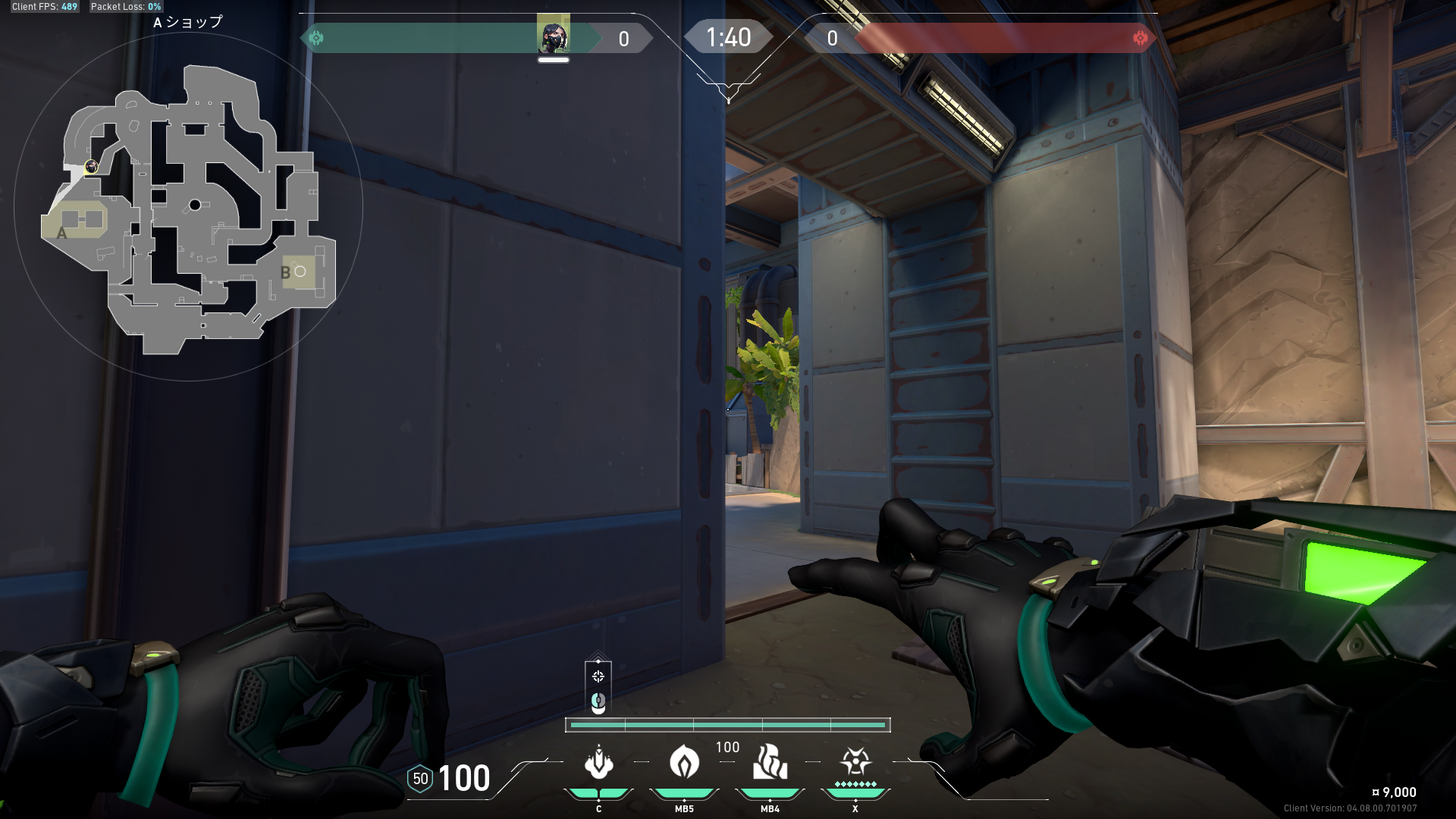Click the player position marker on minimap
Image resolution: width=1456 pixels, height=819 pixels.
91,167
